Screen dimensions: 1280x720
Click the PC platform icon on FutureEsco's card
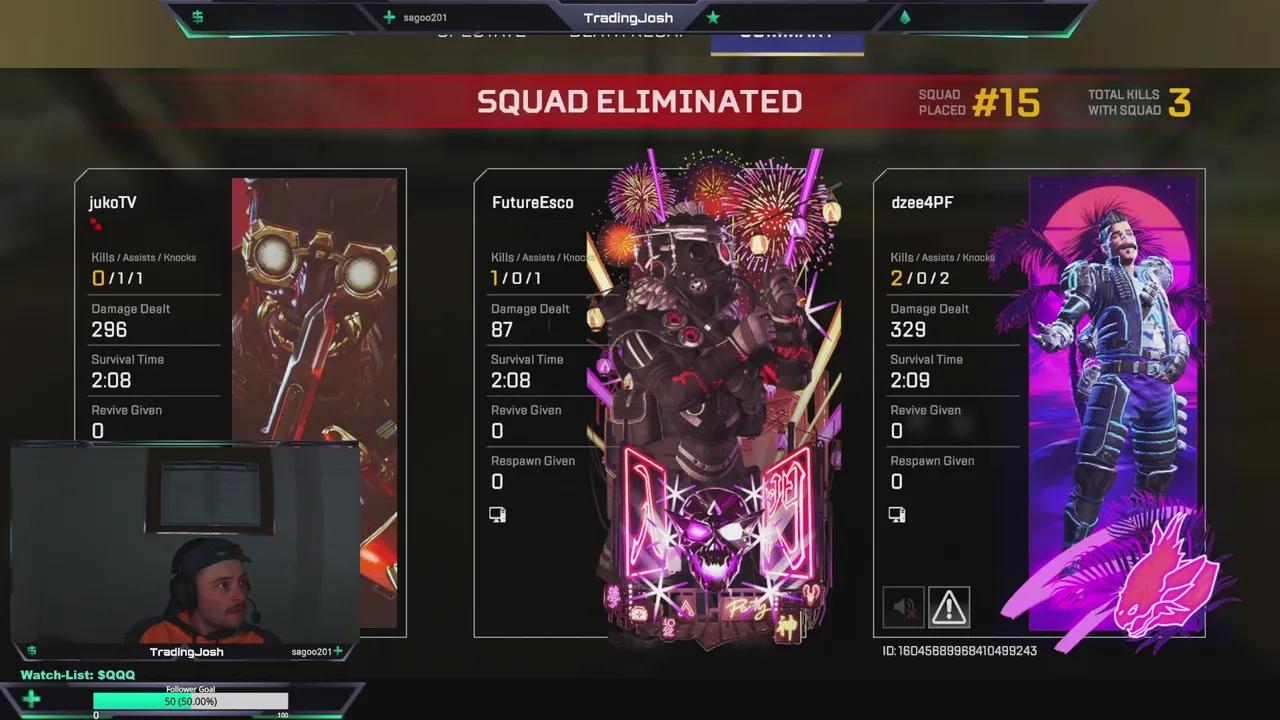497,514
